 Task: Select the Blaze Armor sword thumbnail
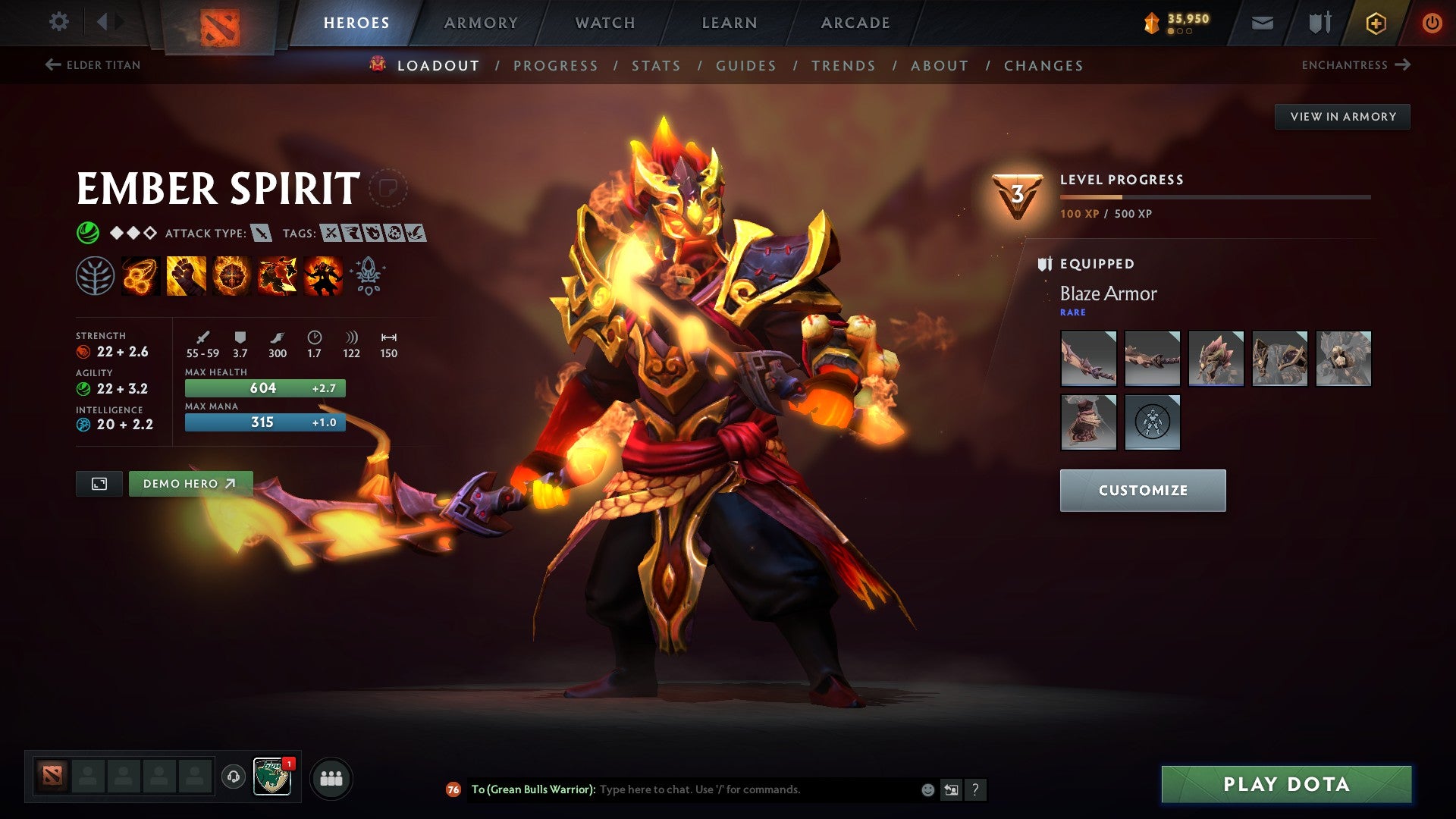[1088, 359]
